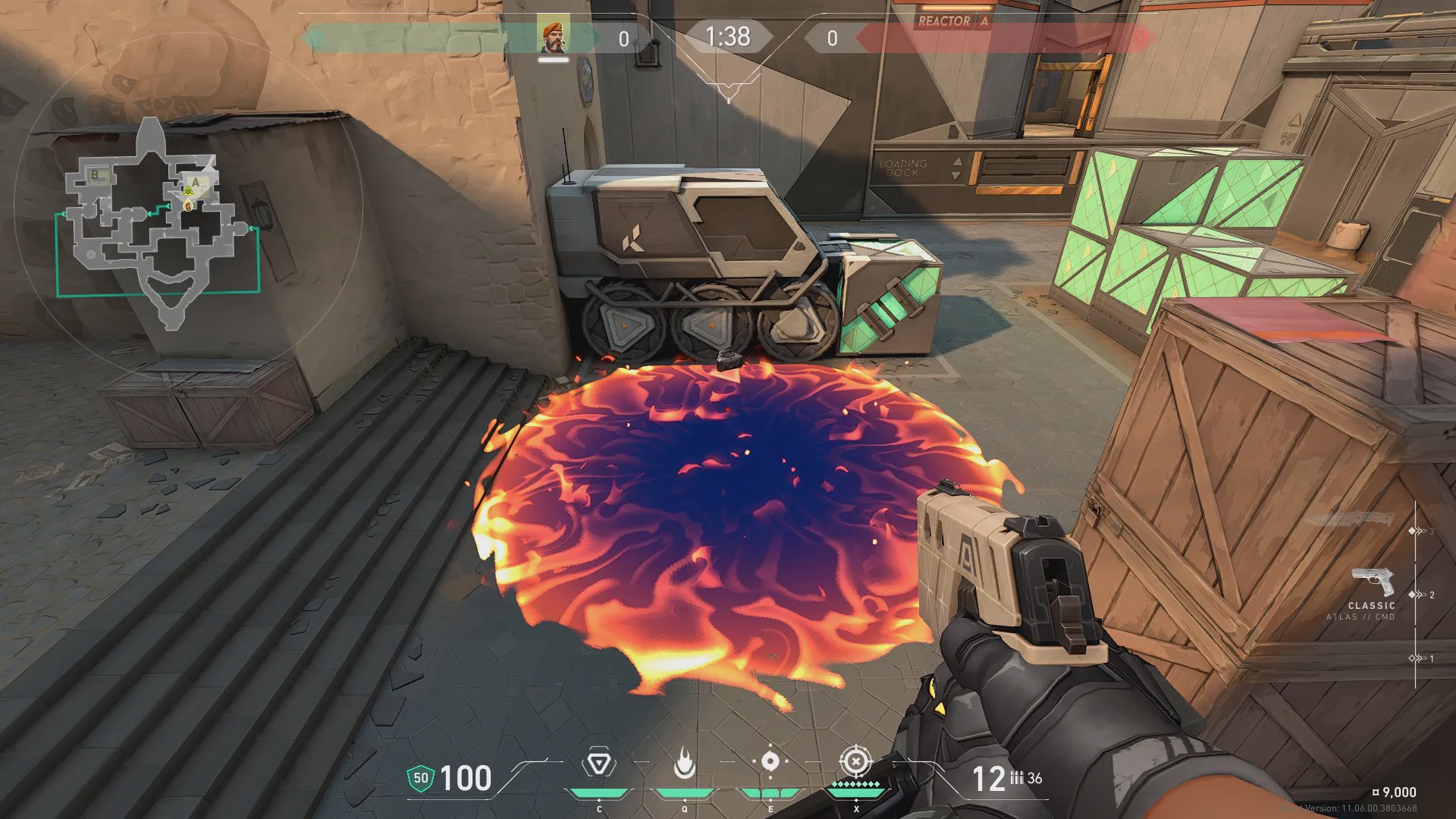This screenshot has width=1456, height=819.
Task: Choose the Sky Smoke ability icon
Action: click(770, 761)
